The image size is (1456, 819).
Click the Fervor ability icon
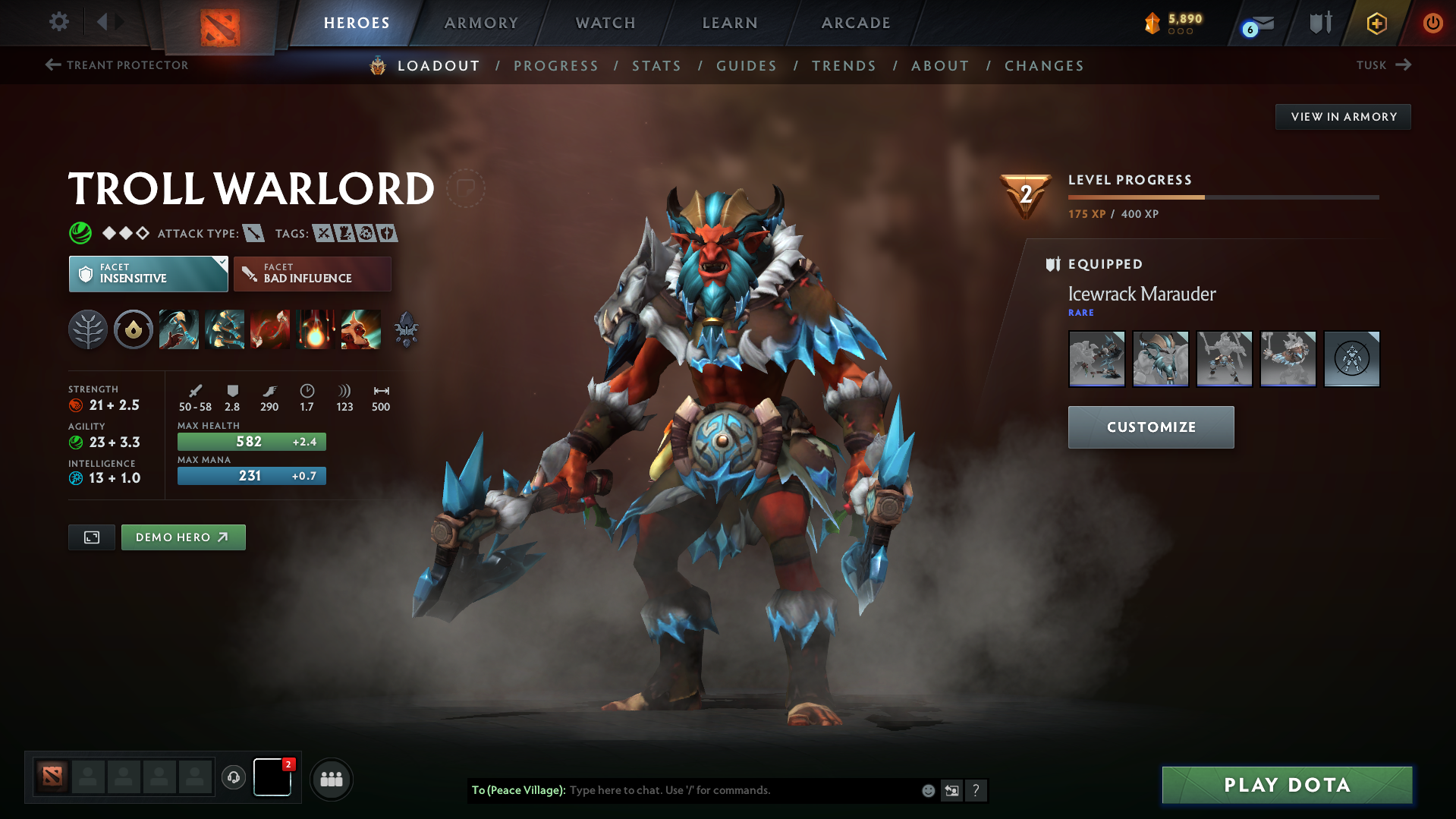pyautogui.click(x=316, y=329)
